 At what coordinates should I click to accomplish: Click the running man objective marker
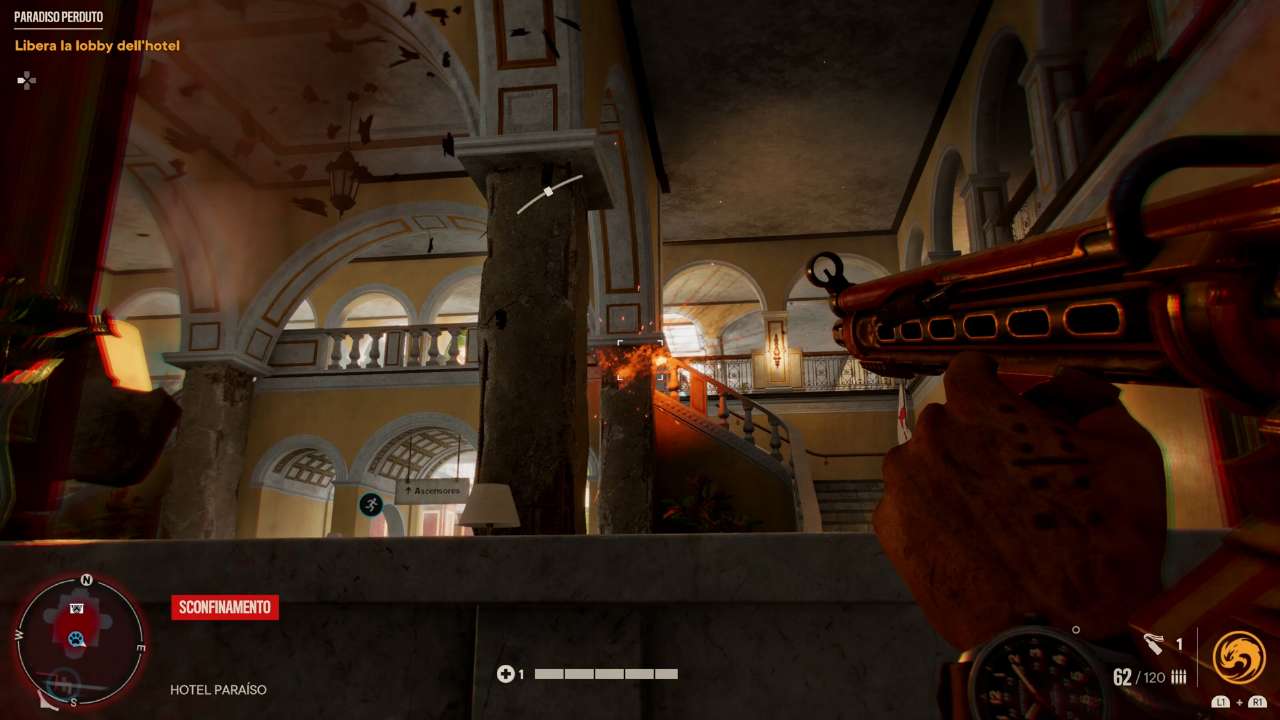[x=371, y=504]
